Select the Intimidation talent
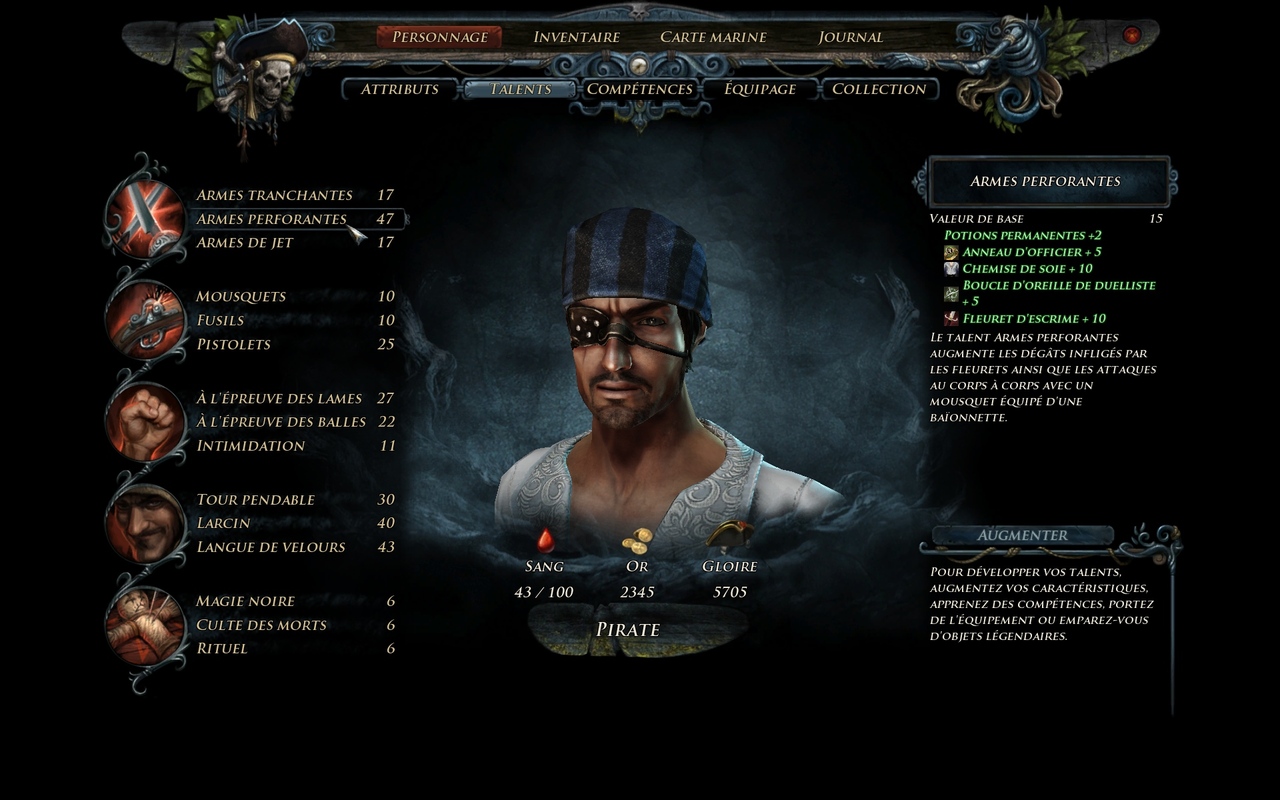This screenshot has height=800, width=1280. (251, 446)
